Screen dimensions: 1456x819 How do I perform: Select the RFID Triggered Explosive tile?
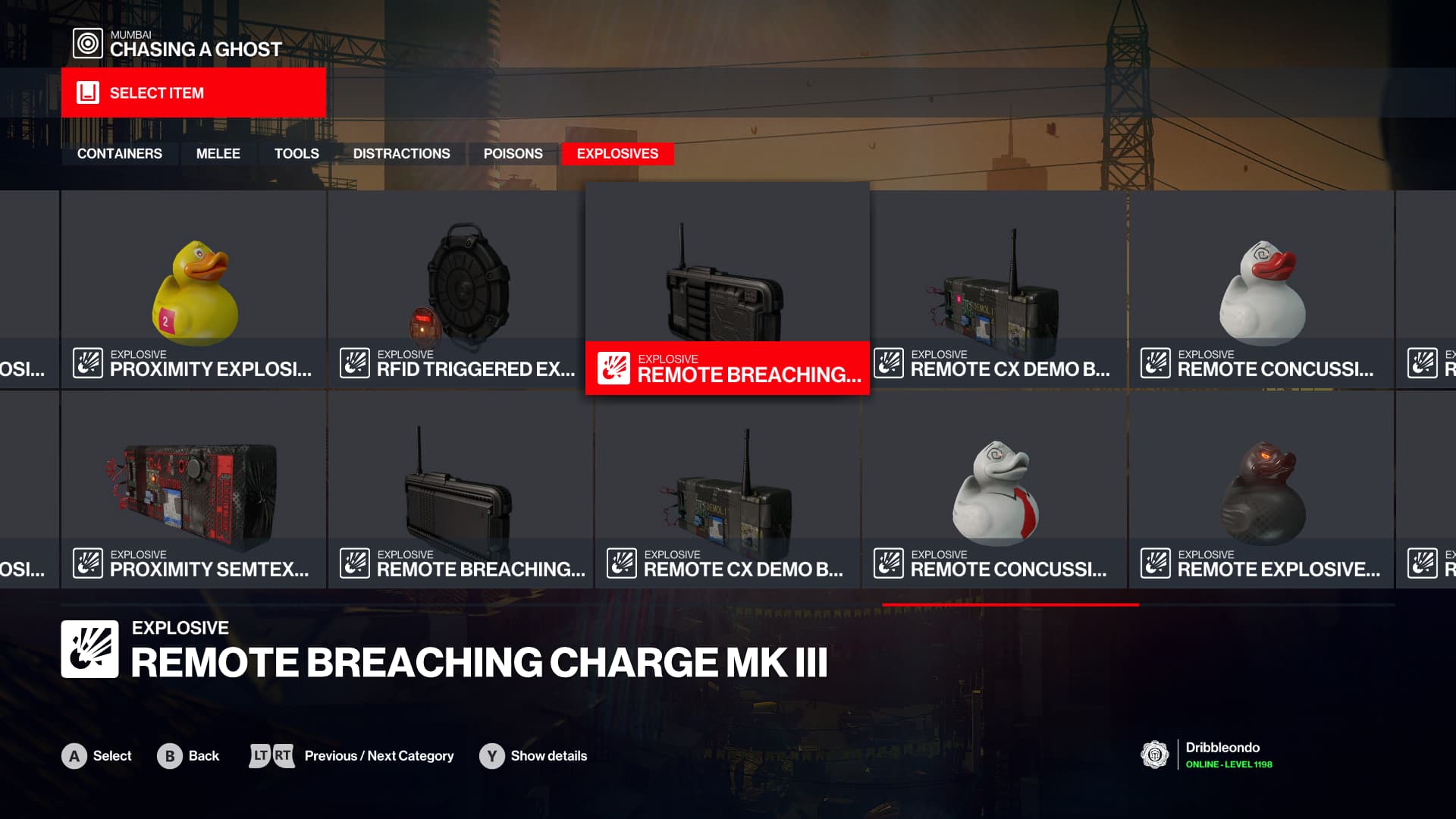click(460, 290)
